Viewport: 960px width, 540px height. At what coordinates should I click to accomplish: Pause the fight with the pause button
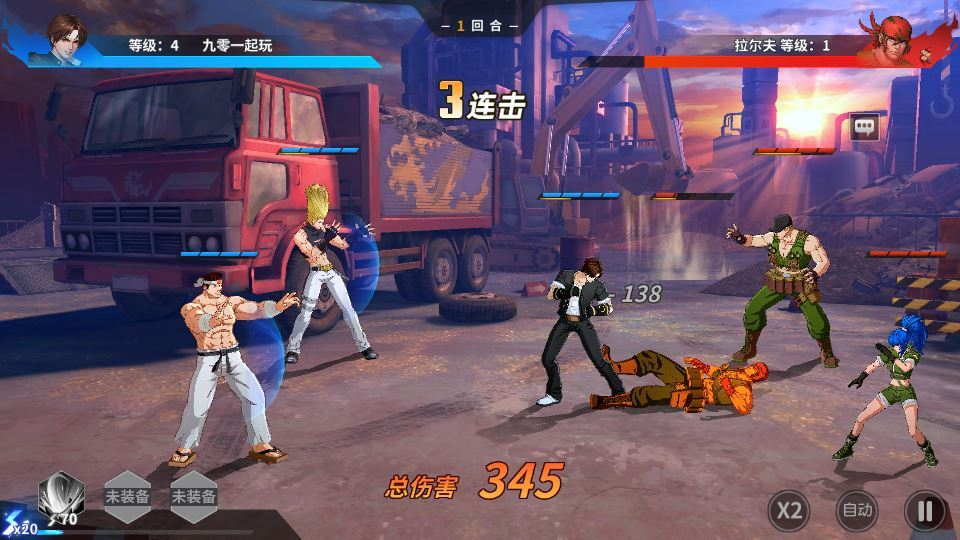point(925,511)
